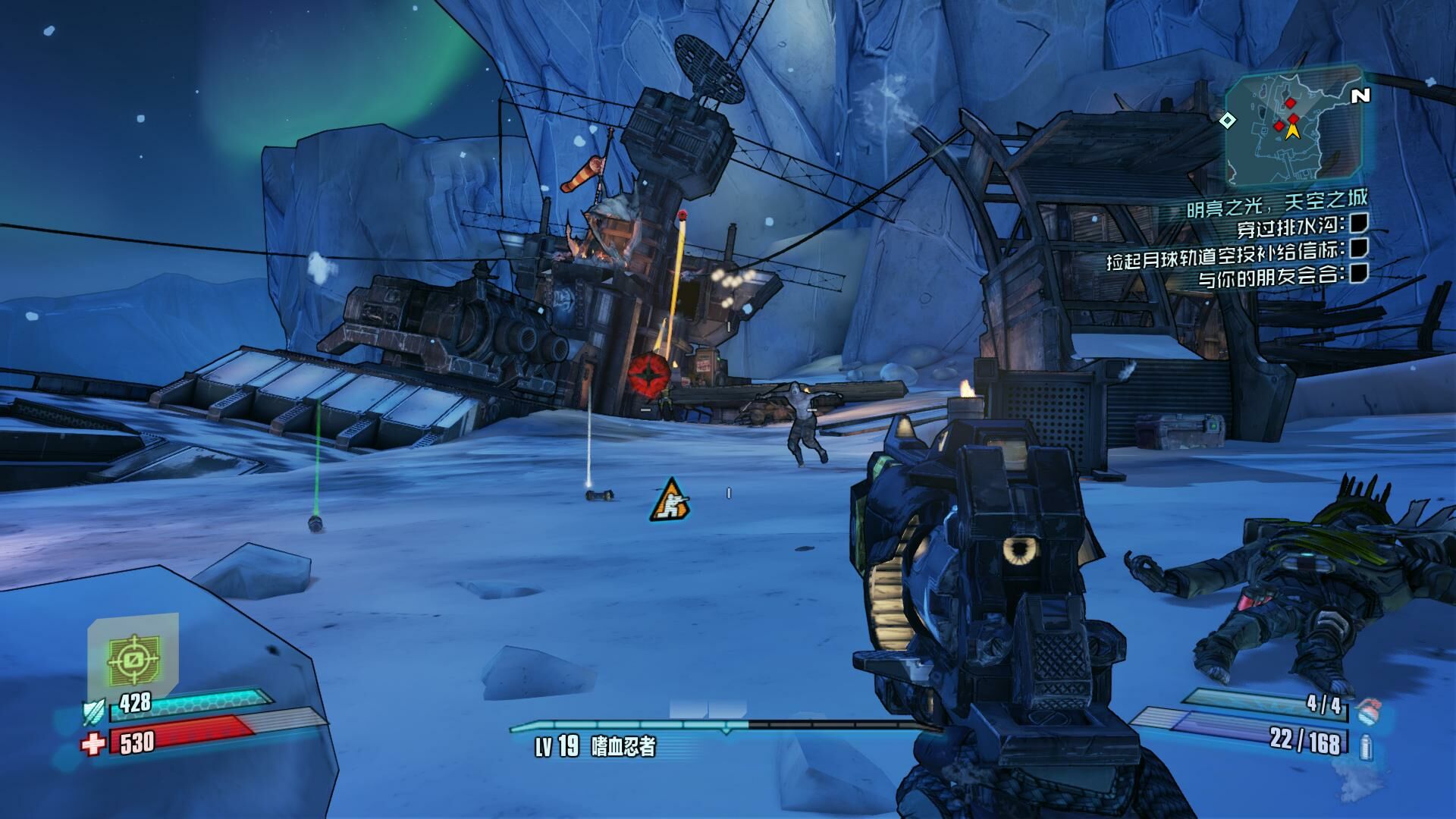Viewport: 1456px width, 819px height.
Task: Tick the checkbox for 捡起月球轨道空投补给信标
Action: [1359, 248]
